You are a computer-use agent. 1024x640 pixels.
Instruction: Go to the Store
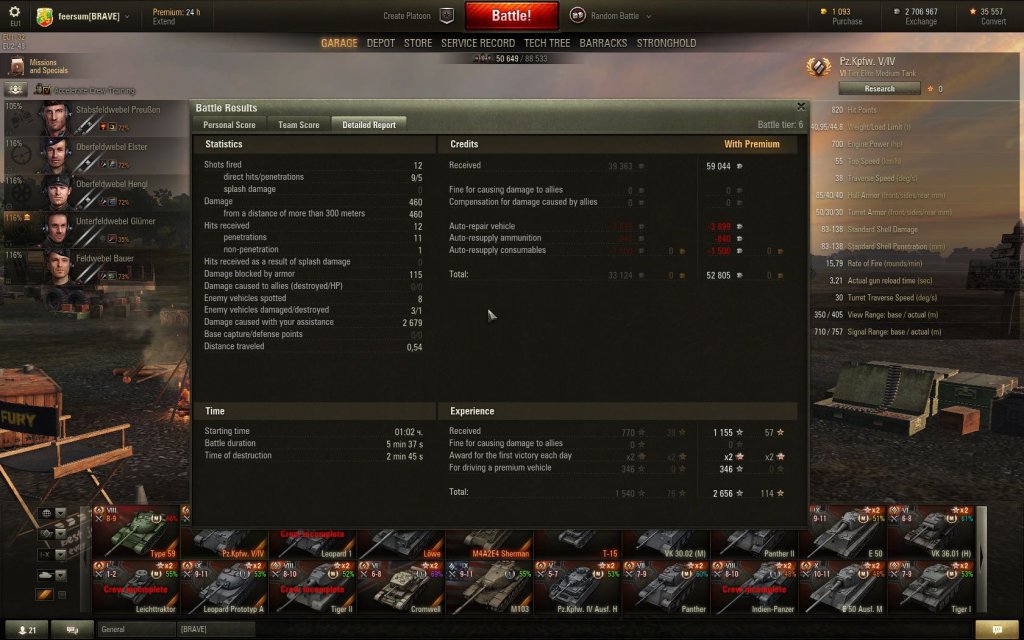(x=418, y=43)
